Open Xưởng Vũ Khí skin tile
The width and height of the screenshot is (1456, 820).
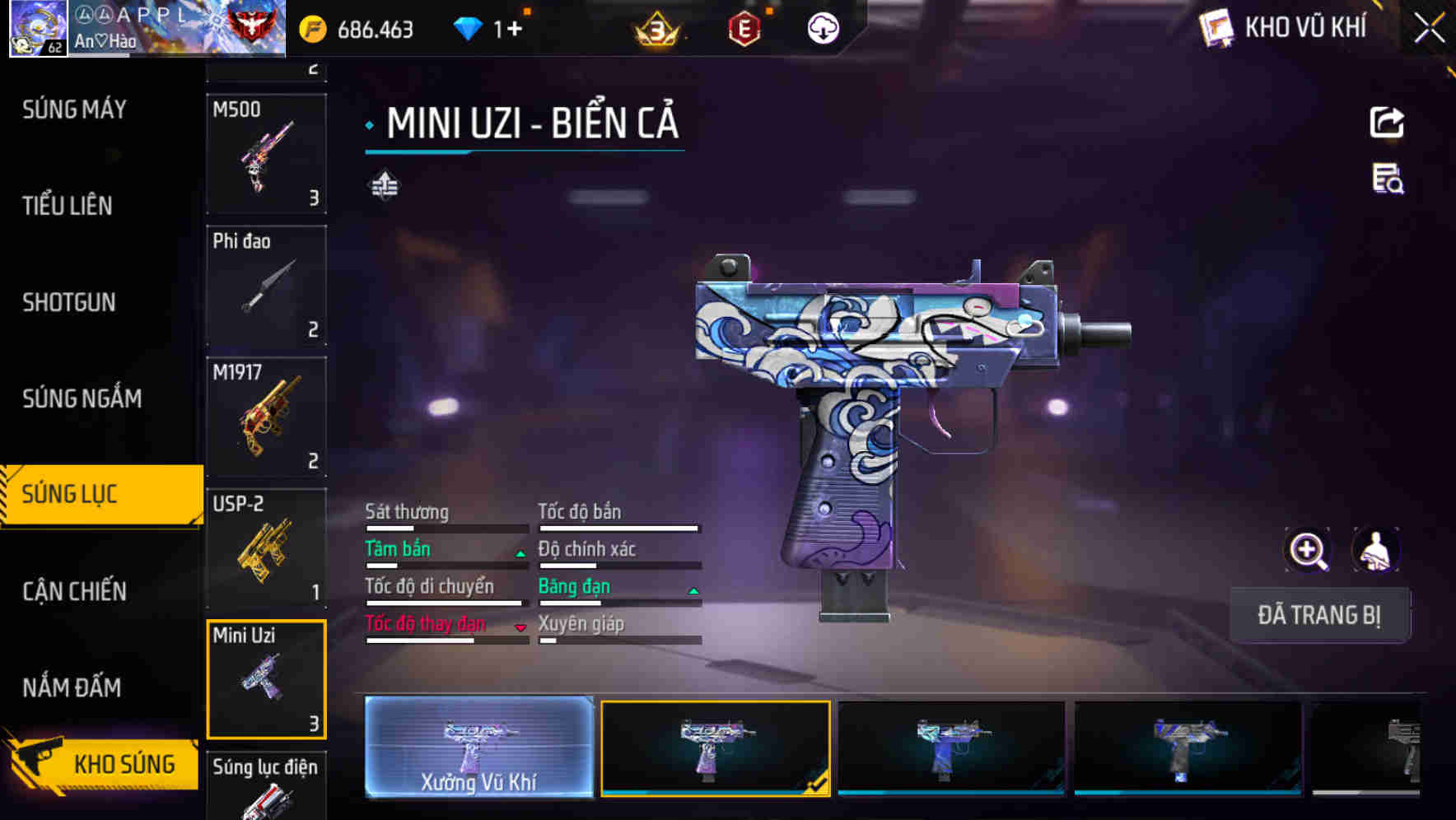[478, 747]
